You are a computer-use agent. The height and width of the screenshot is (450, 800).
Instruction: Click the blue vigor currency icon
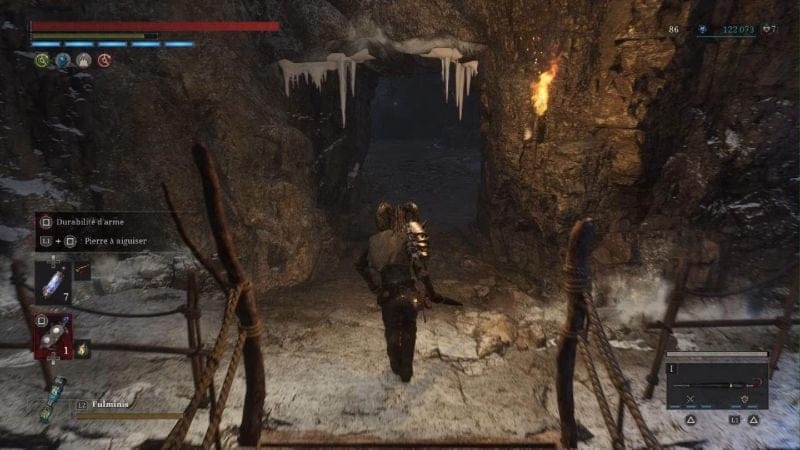click(x=701, y=30)
